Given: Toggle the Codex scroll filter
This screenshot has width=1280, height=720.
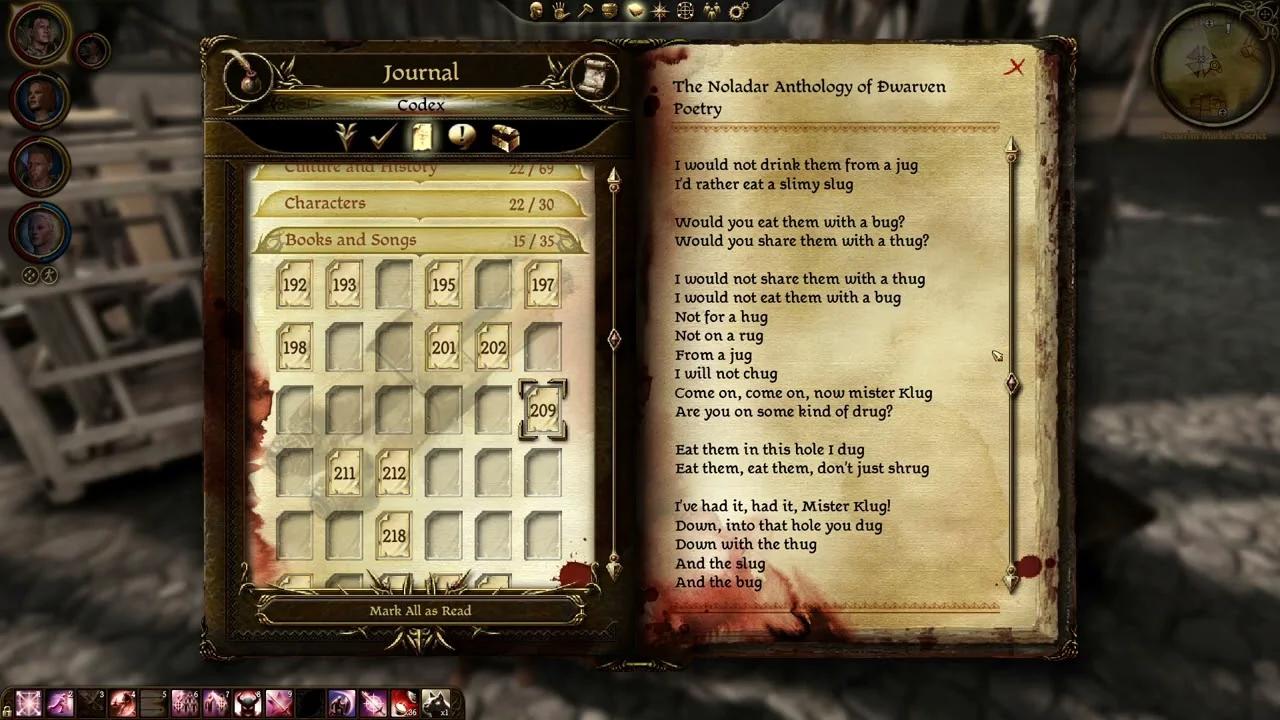Looking at the screenshot, I should pyautogui.click(x=421, y=138).
